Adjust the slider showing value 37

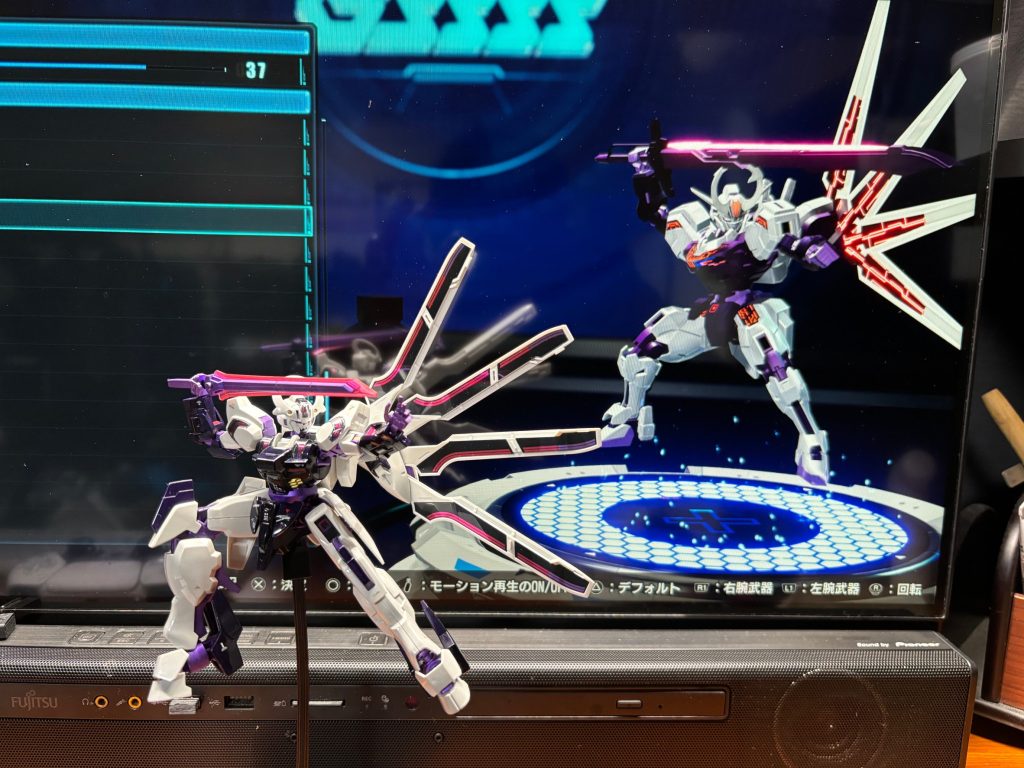[x=146, y=68]
